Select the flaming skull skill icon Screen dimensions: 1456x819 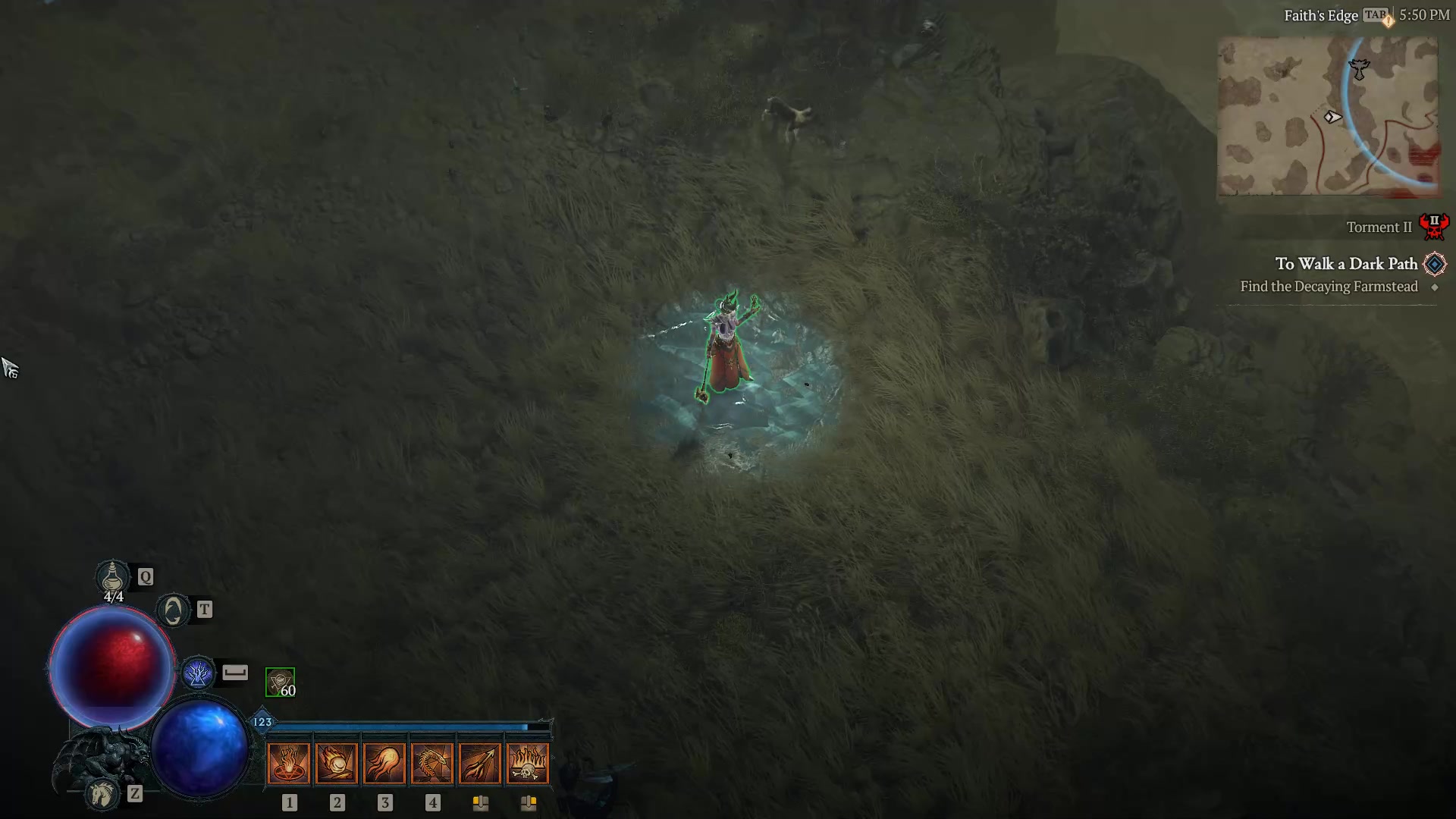[x=529, y=762]
